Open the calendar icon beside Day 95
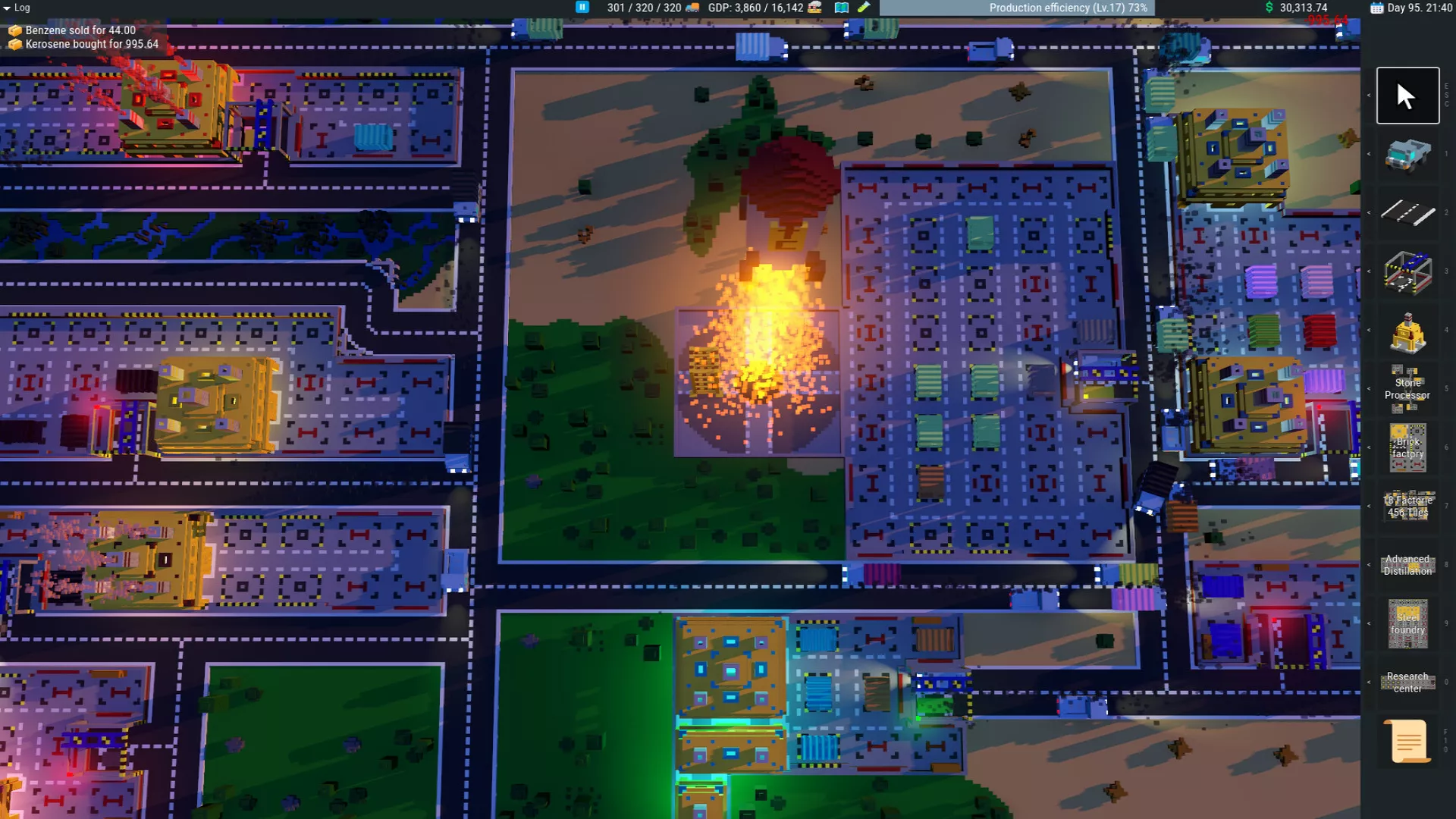This screenshot has height=819, width=1456. click(1376, 8)
